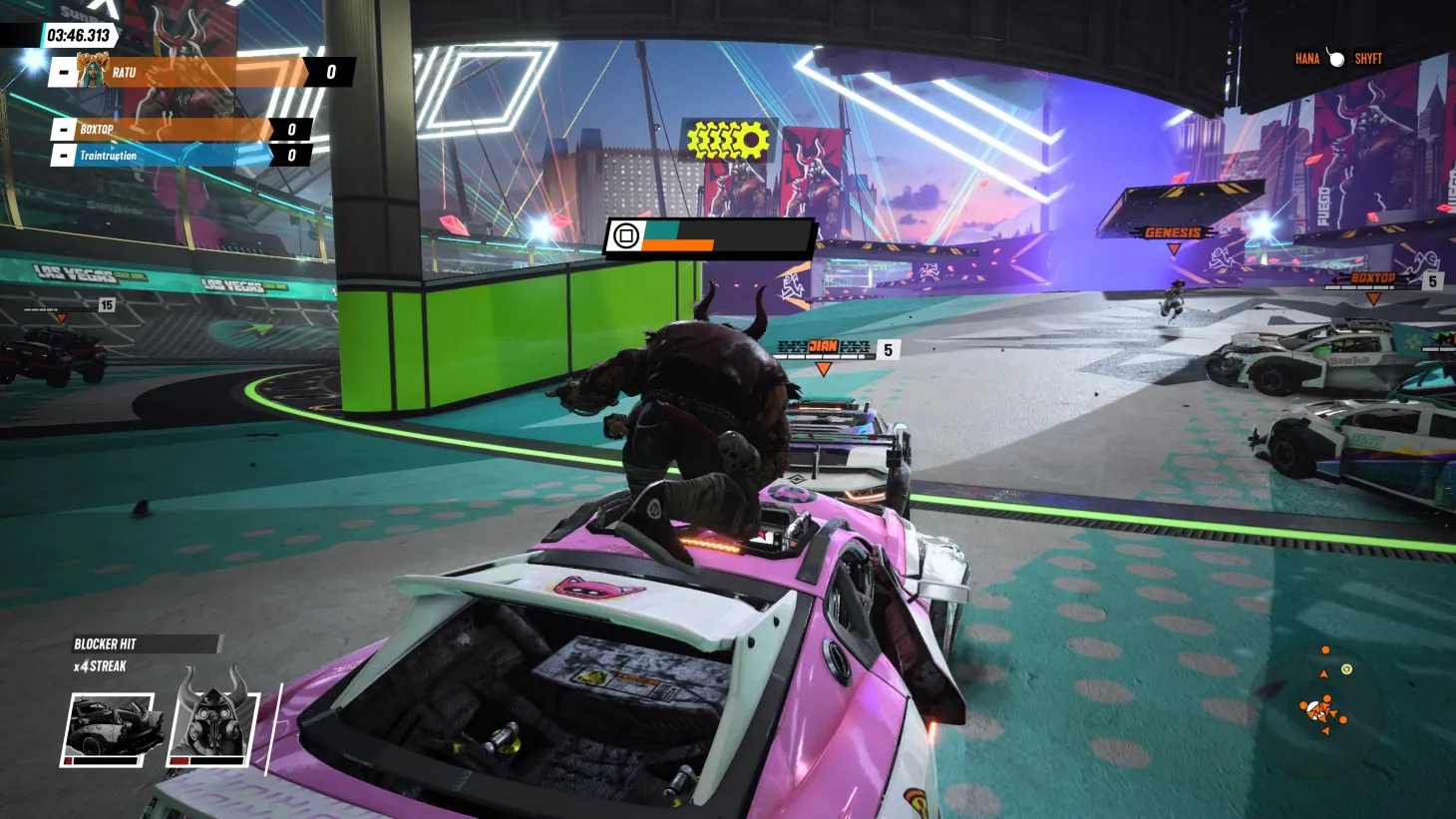Toggle the dash on the Traintruction row
The image size is (1456, 819).
pyautogui.click(x=62, y=156)
